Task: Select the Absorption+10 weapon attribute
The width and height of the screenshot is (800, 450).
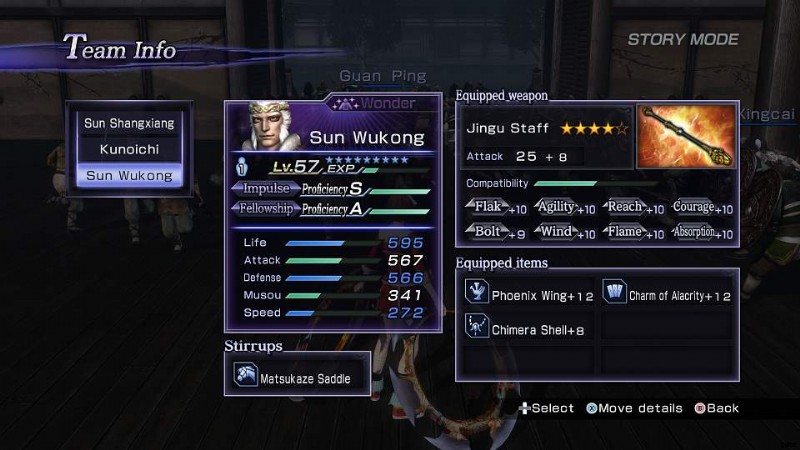Action: click(702, 232)
